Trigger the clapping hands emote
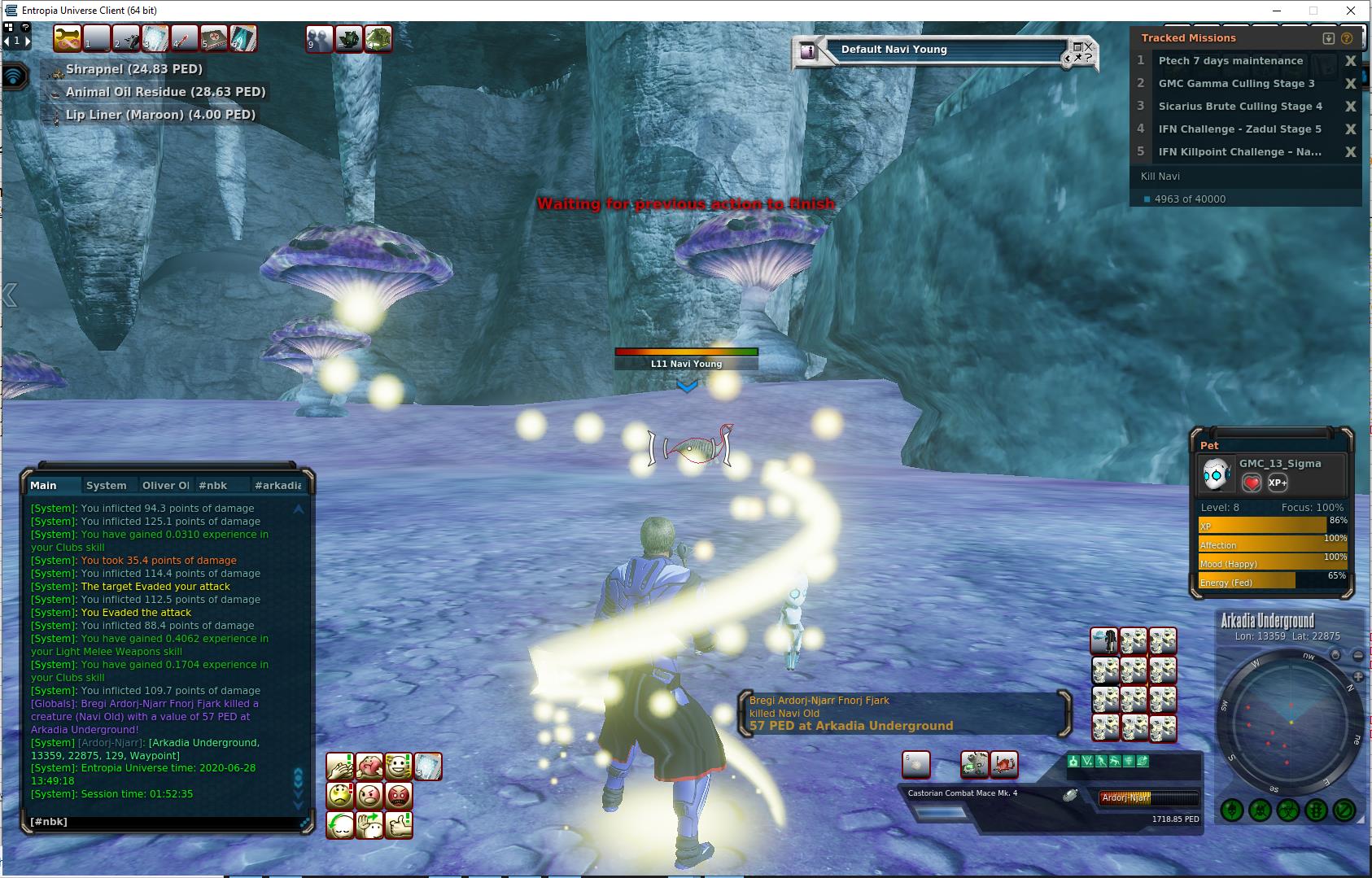This screenshot has height=878, width=1372. tap(339, 766)
